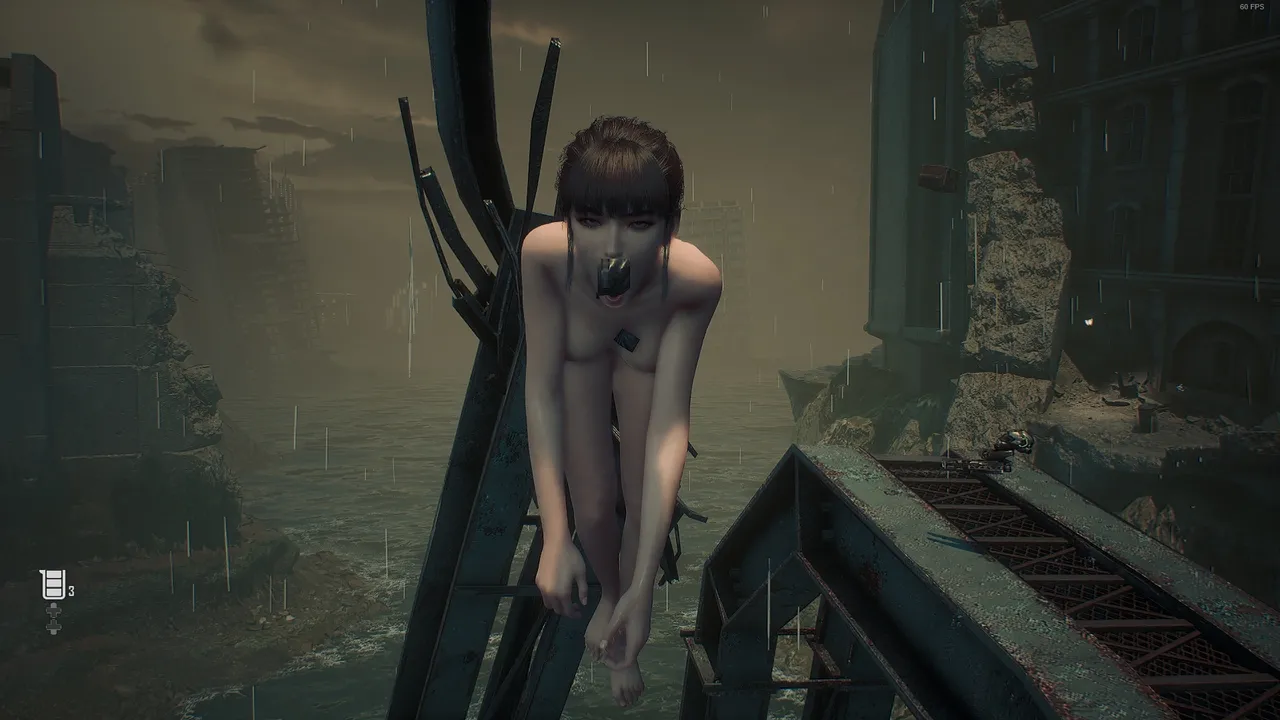Select the healing beaker item icon

(53, 584)
